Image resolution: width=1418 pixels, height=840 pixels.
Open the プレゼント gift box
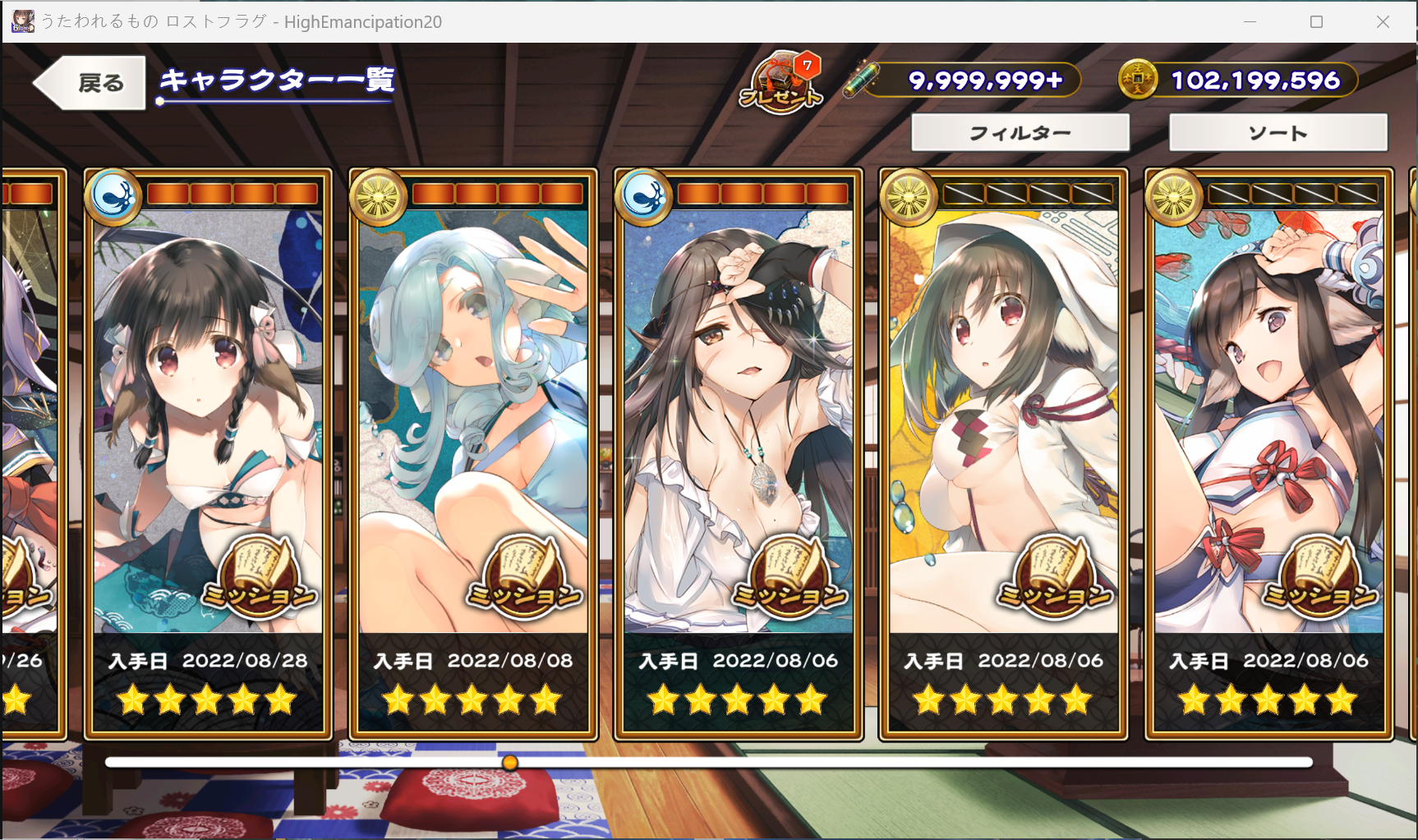[781, 83]
